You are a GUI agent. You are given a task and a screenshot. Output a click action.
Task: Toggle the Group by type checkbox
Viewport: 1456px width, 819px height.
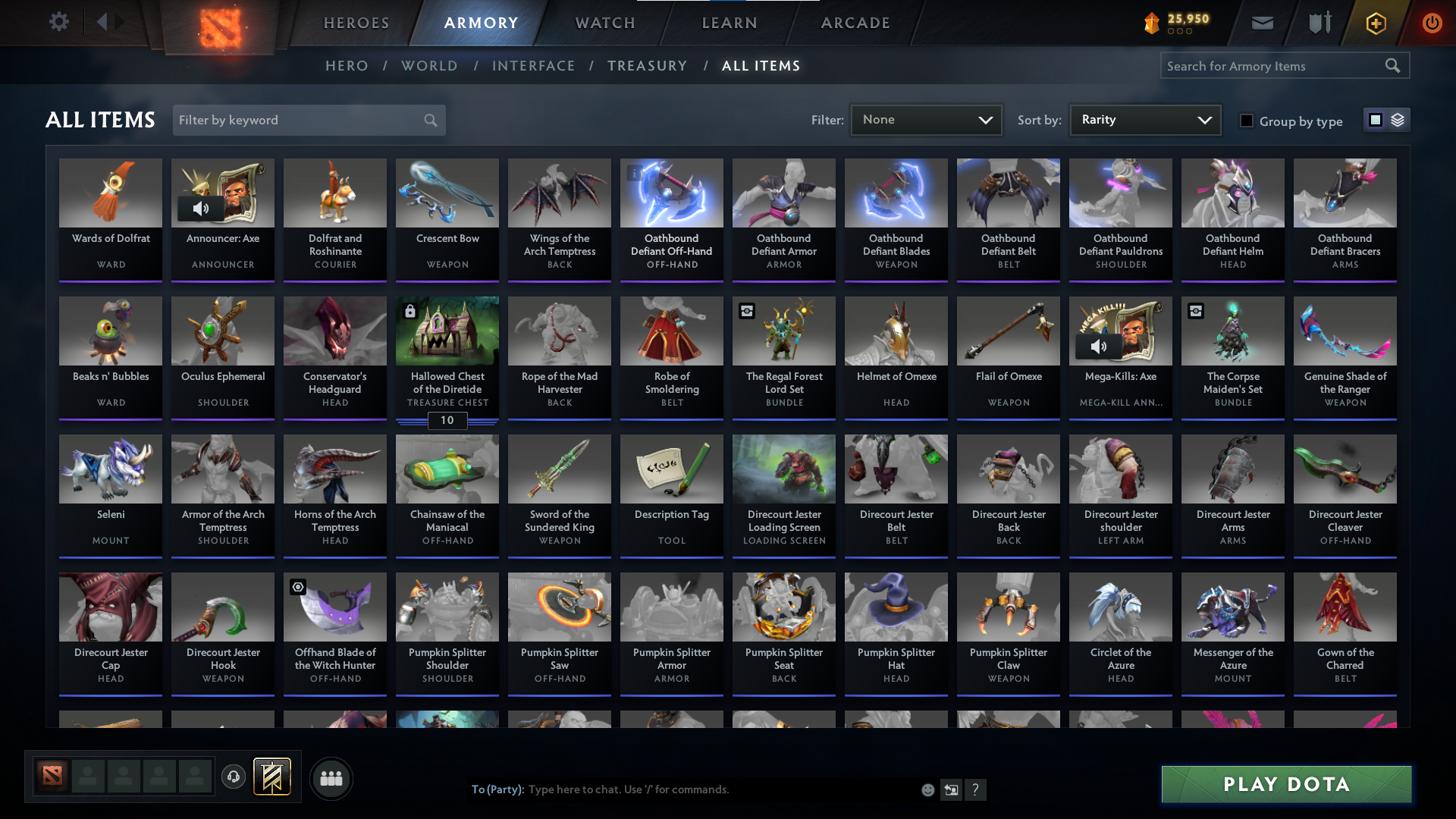point(1247,121)
